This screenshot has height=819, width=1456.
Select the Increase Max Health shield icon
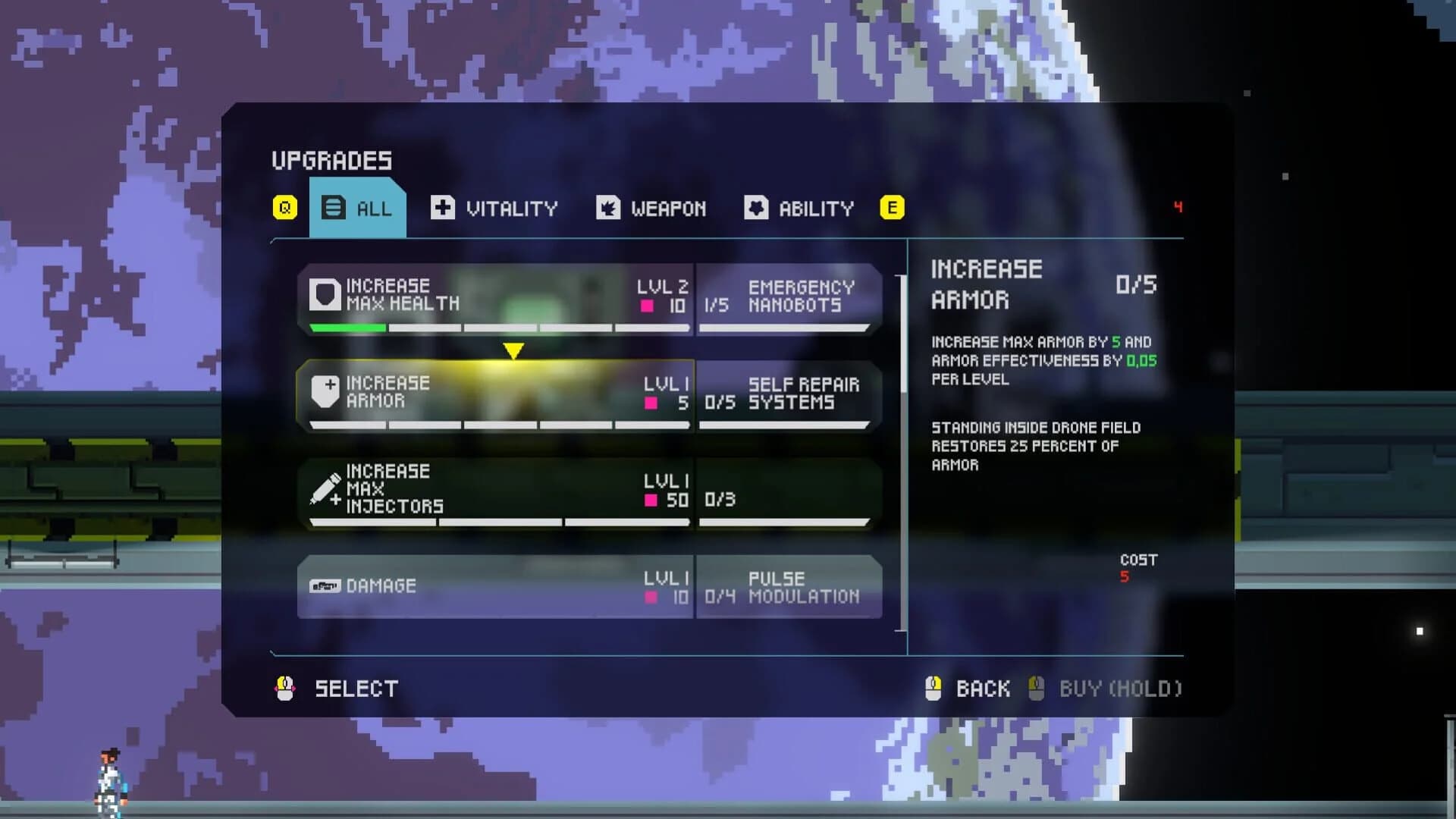[x=325, y=296]
